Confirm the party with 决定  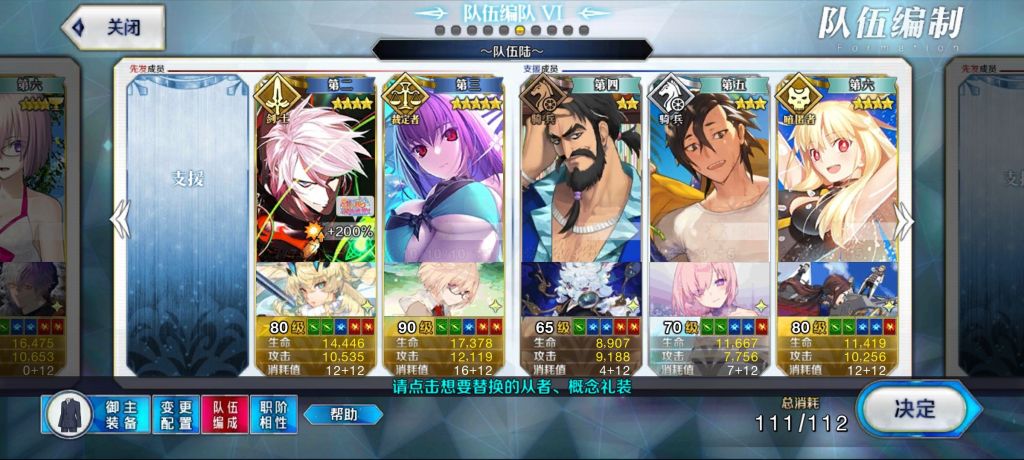pyautogui.click(x=912, y=408)
